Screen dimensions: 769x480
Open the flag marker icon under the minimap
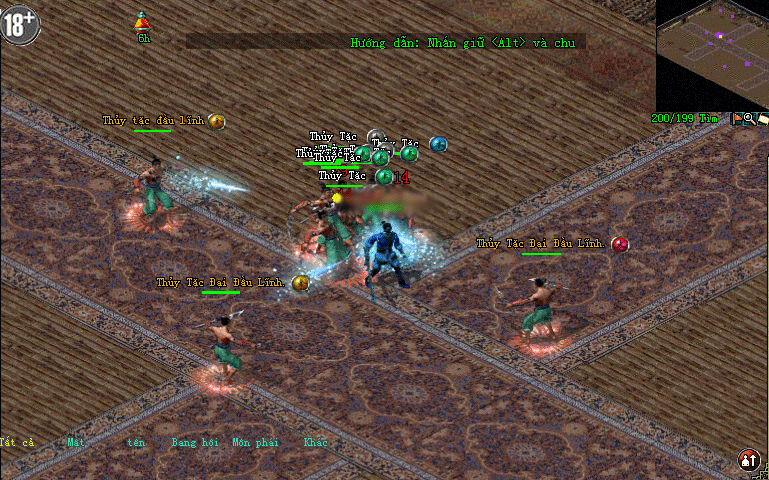tap(736, 119)
